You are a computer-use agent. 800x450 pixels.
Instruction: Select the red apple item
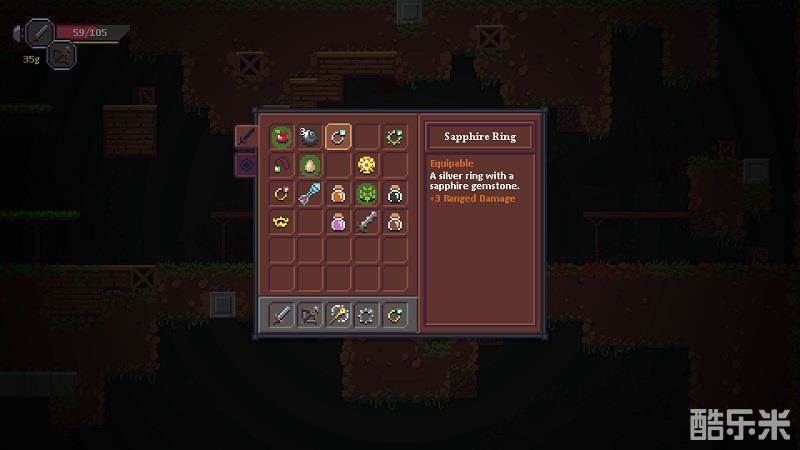(x=281, y=136)
